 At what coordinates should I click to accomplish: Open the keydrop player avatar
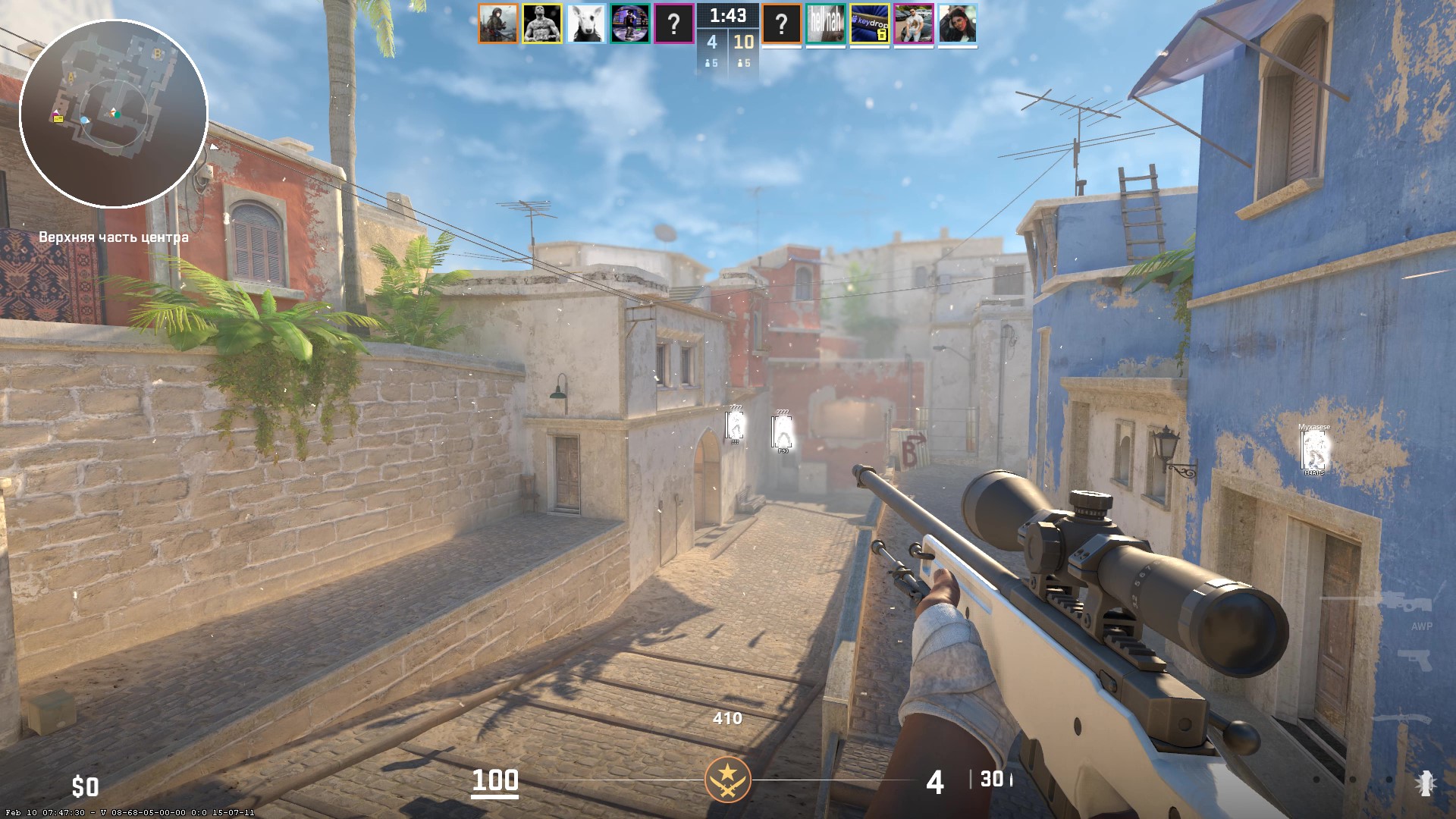point(870,24)
